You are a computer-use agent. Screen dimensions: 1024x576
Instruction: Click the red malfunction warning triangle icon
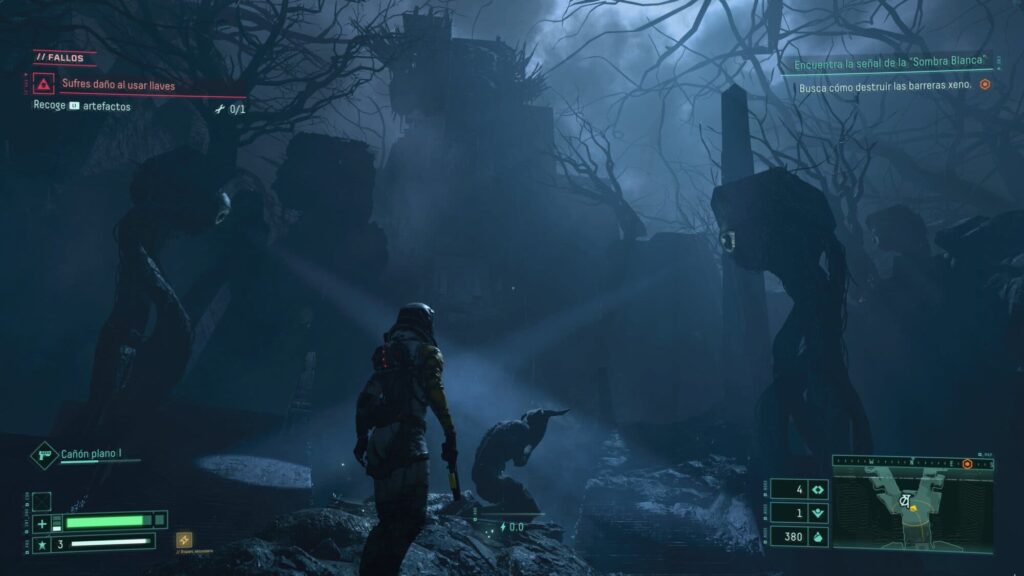[x=44, y=85]
